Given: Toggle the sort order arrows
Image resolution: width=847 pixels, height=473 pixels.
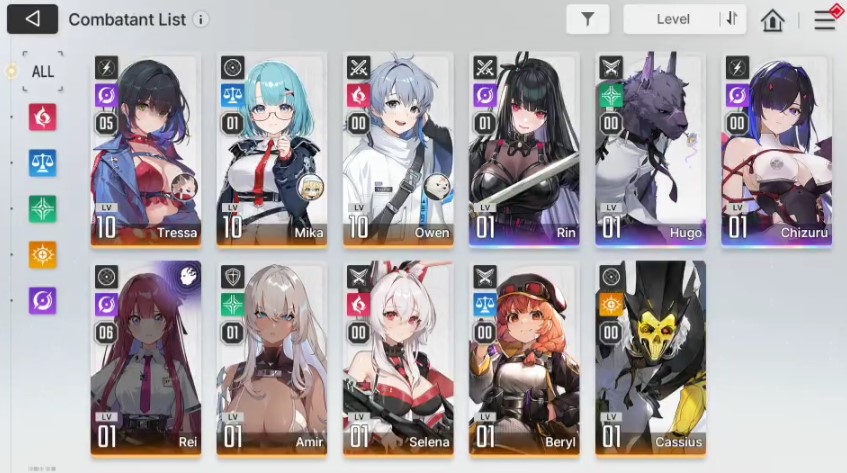Looking at the screenshot, I should point(732,19).
